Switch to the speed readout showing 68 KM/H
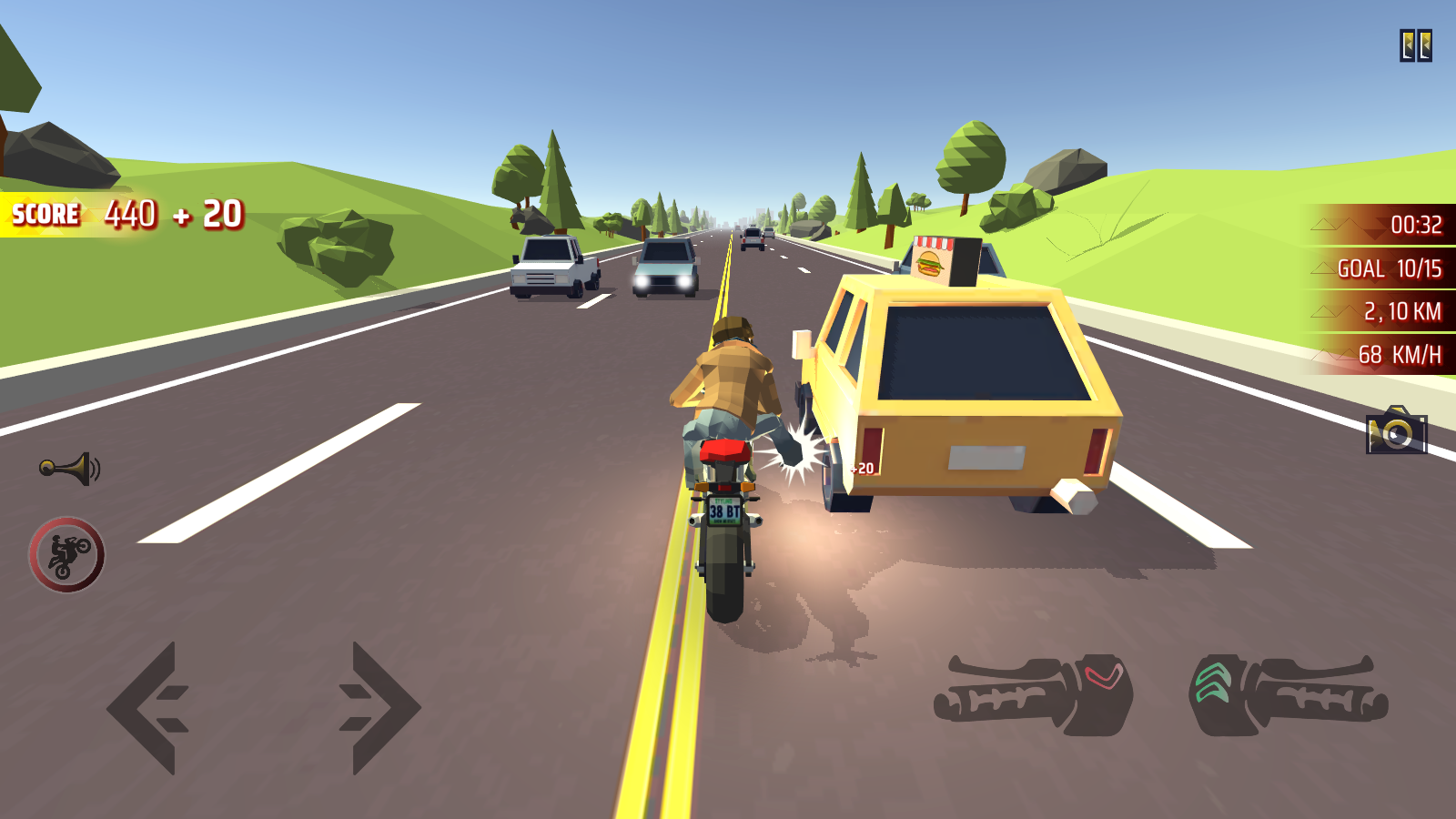1456x819 pixels. (x=1398, y=355)
